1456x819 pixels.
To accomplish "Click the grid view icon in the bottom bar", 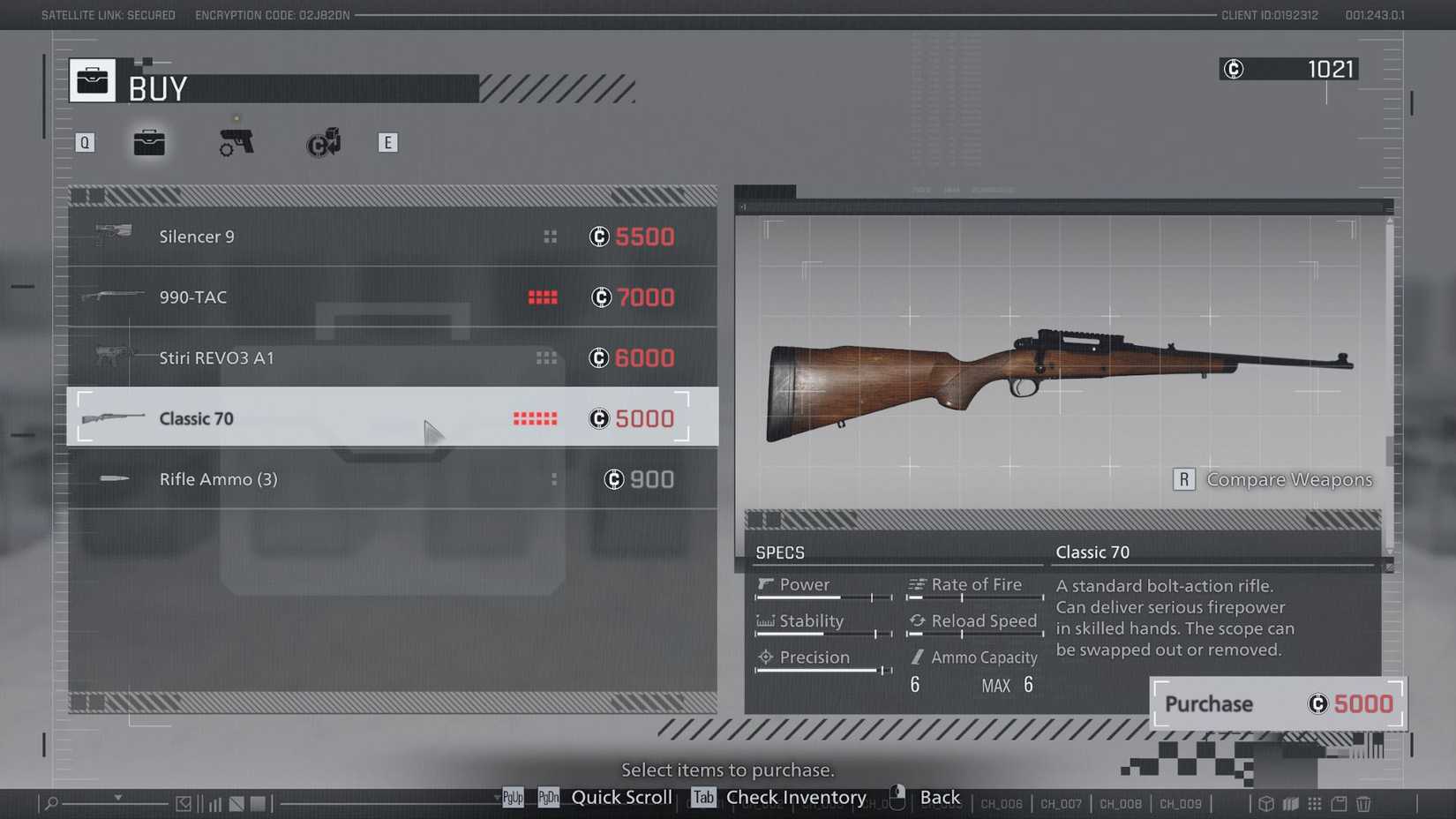I will (x=1314, y=804).
